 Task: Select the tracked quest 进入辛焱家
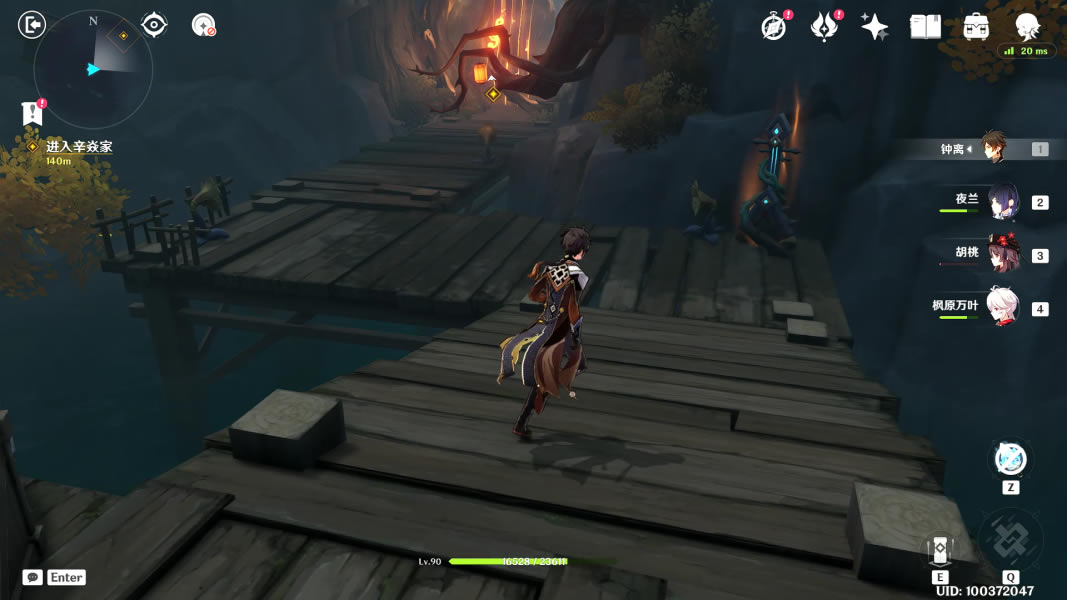(x=78, y=147)
